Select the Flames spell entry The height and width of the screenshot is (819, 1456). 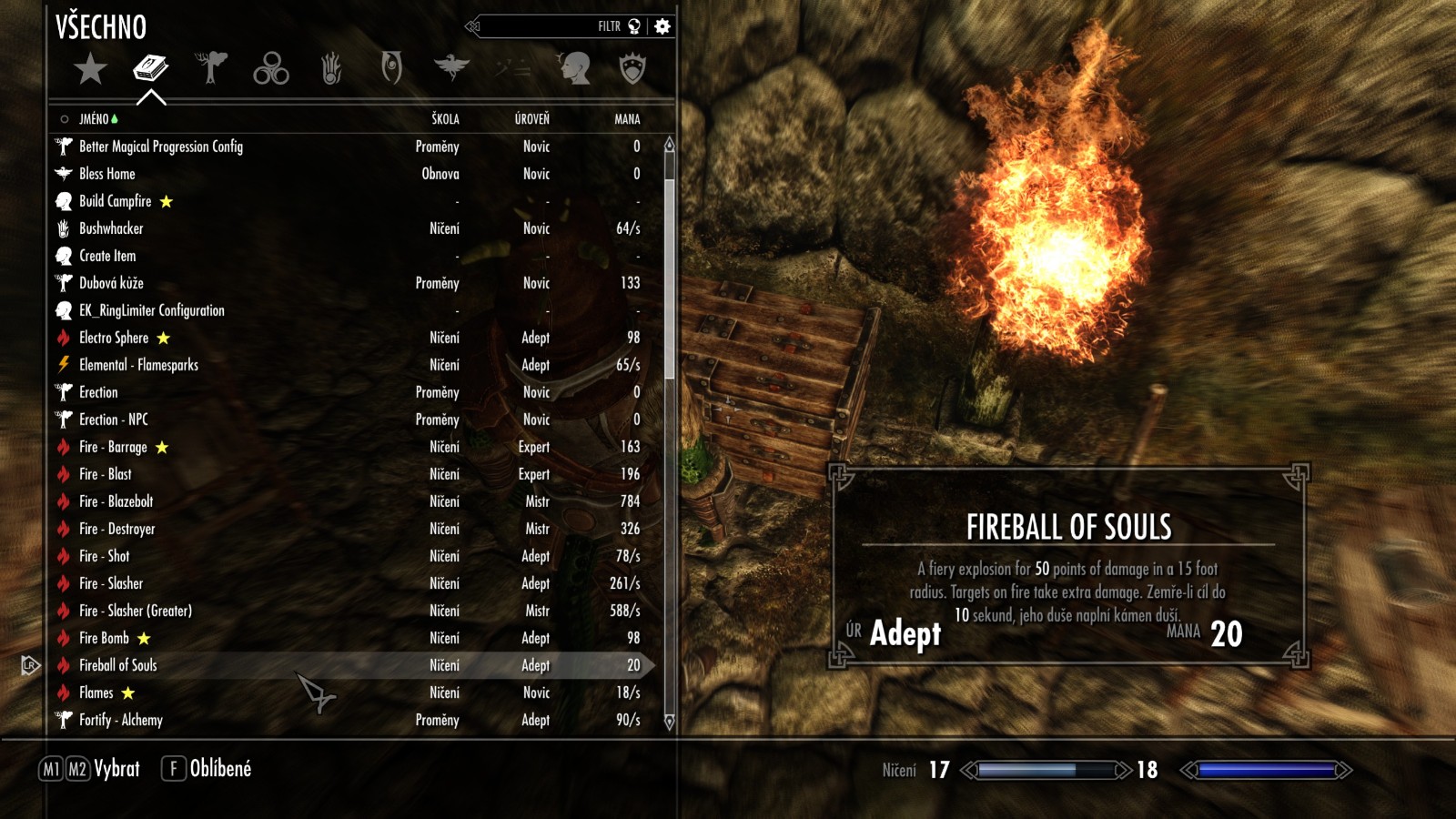tap(96, 693)
